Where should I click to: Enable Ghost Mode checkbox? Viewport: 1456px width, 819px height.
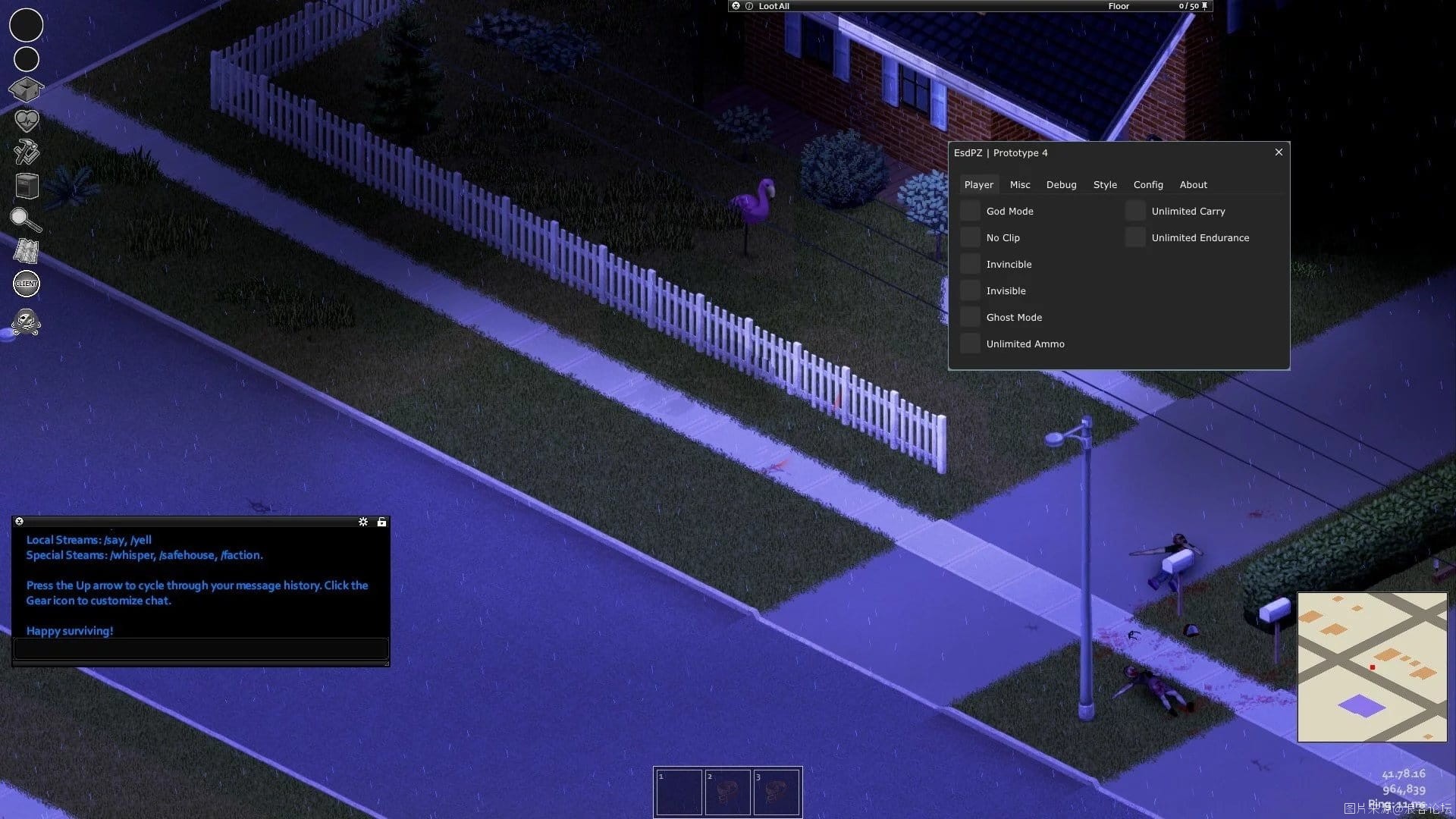(970, 317)
